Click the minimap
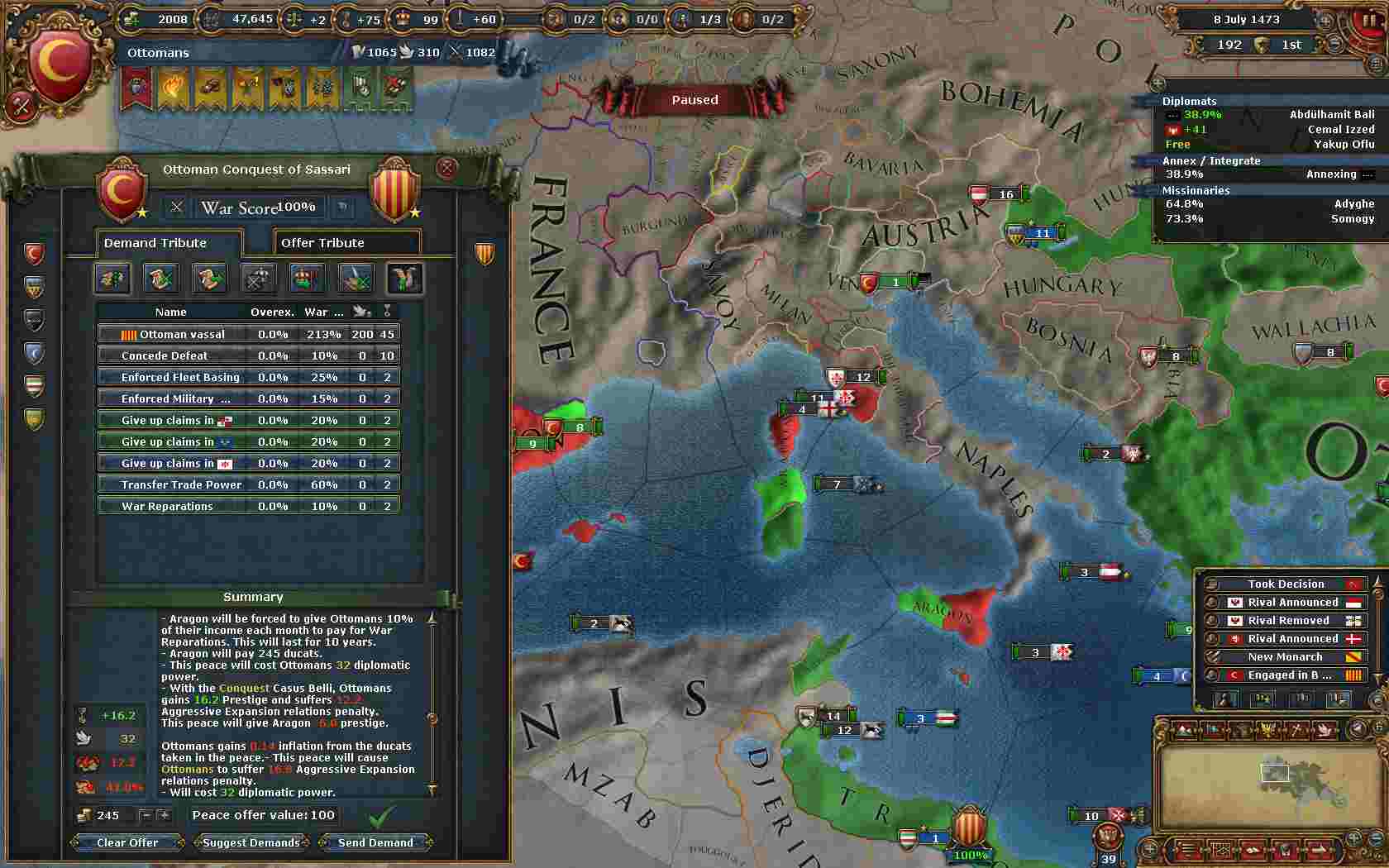Viewport: 1389px width, 868px height. point(1253,785)
